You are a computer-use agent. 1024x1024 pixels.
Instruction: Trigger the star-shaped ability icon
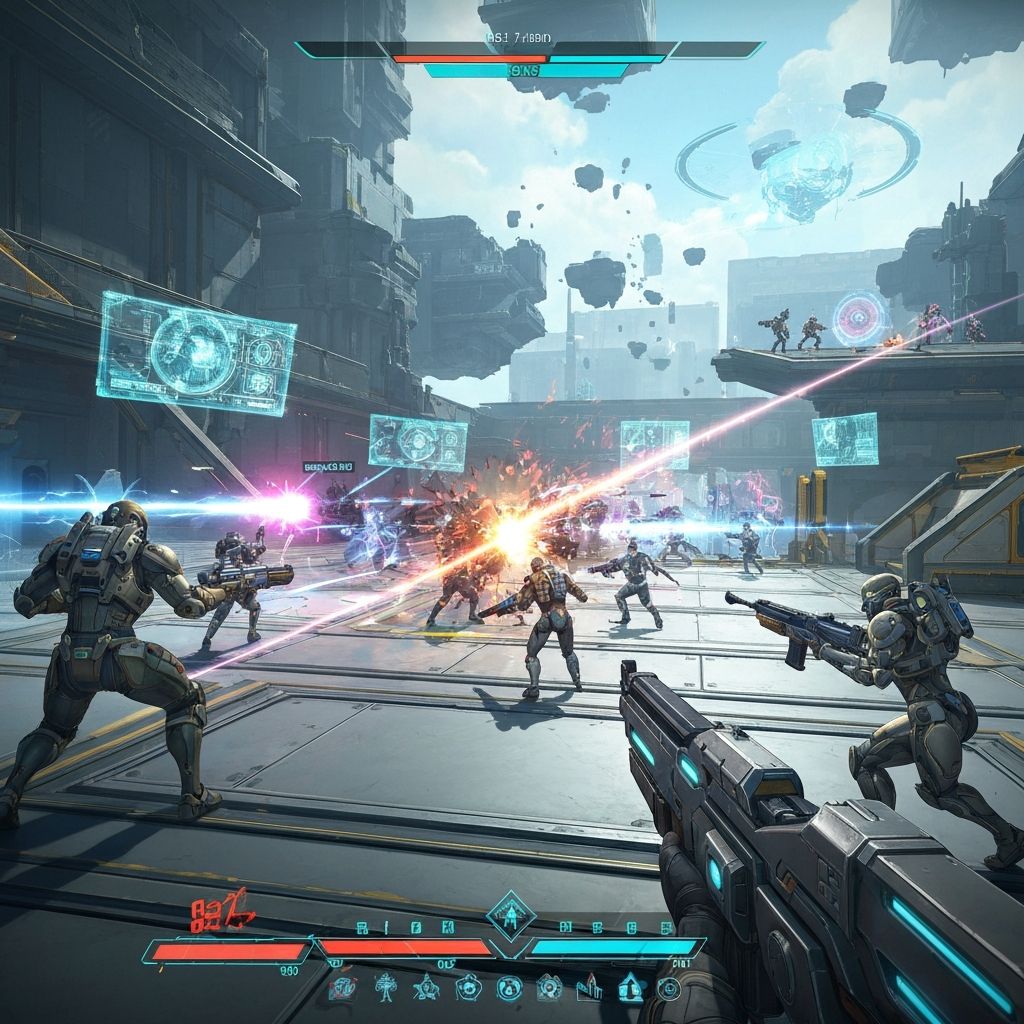point(427,988)
